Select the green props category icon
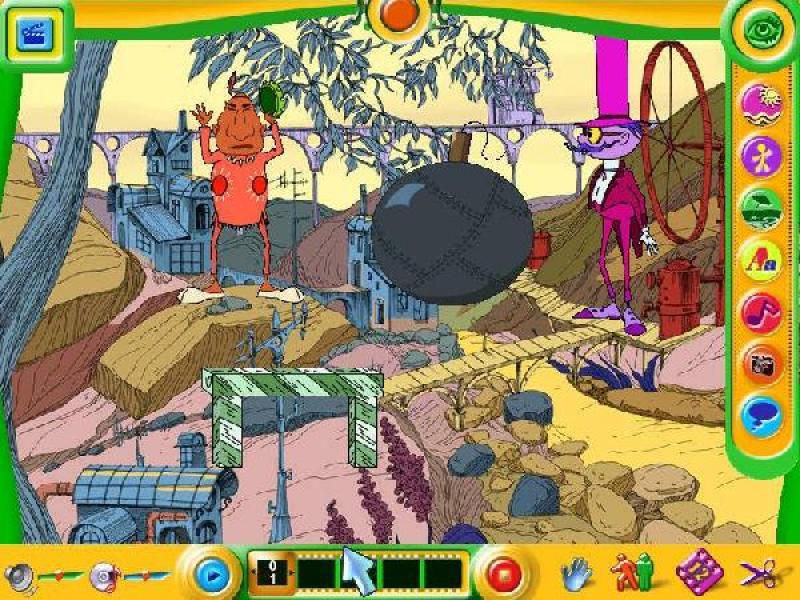The image size is (800, 600). click(x=760, y=208)
